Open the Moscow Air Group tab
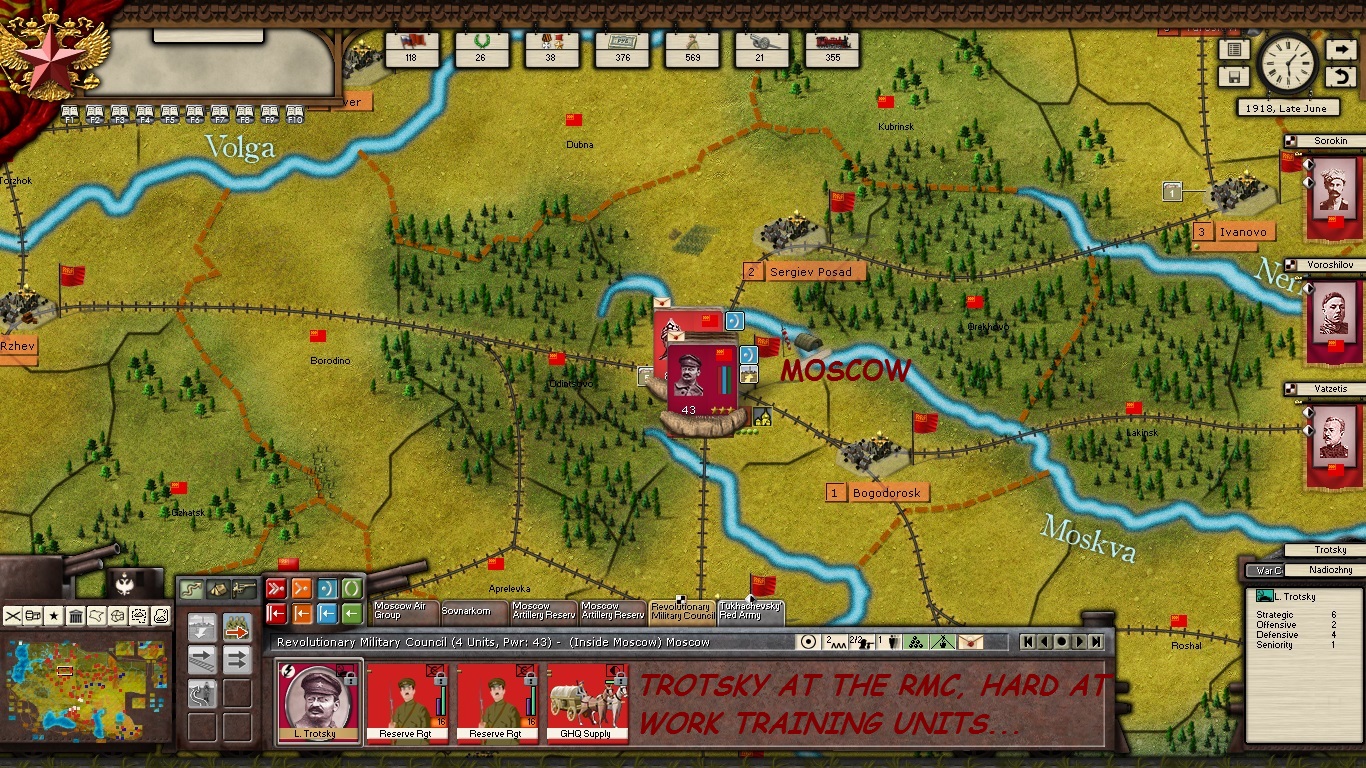 [x=404, y=611]
